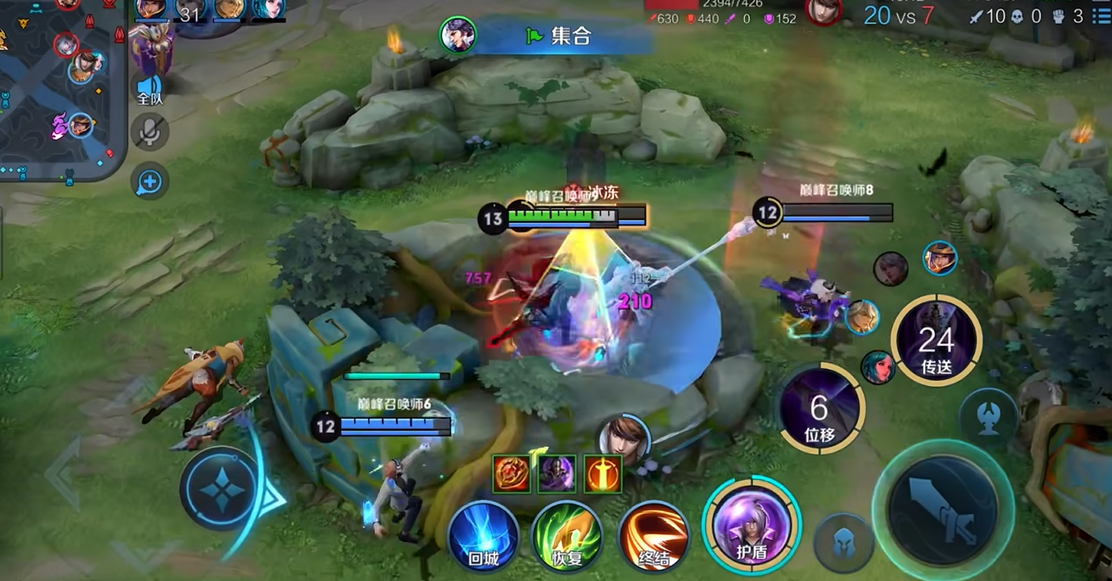Toggle the muted microphone button

point(150,132)
